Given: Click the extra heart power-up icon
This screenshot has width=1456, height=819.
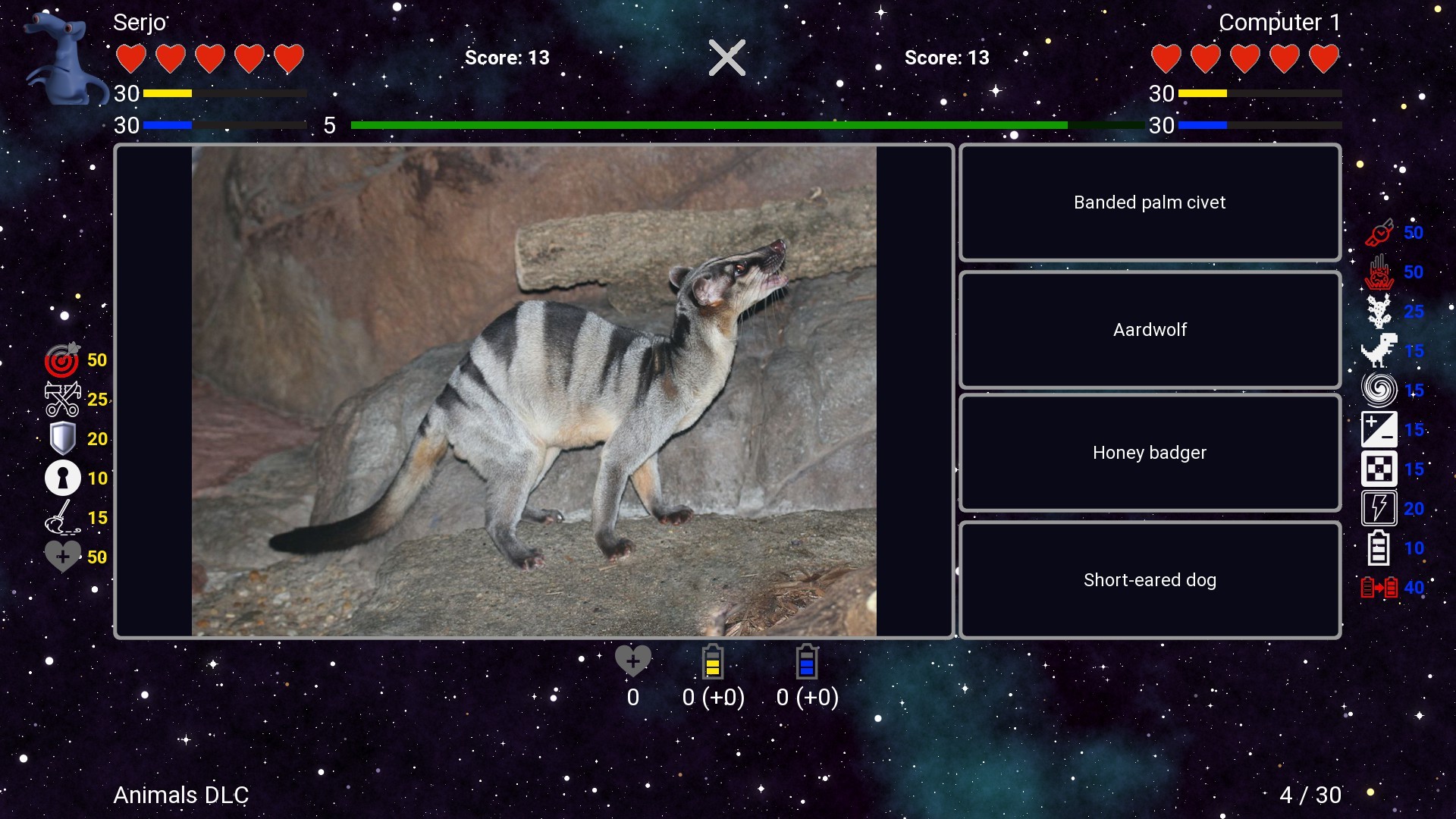Looking at the screenshot, I should coord(62,556).
